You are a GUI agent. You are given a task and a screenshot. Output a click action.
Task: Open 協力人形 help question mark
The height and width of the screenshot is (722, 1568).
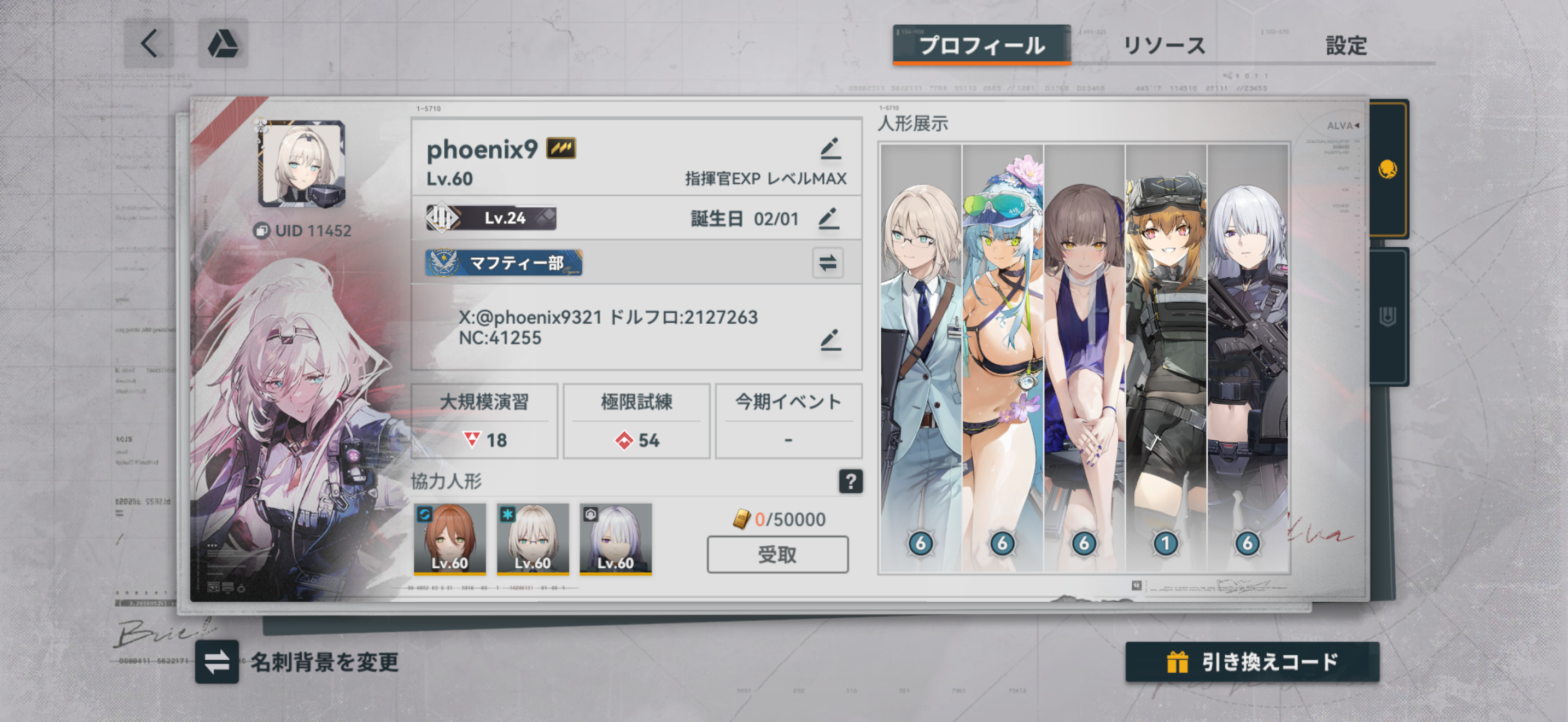click(x=850, y=481)
